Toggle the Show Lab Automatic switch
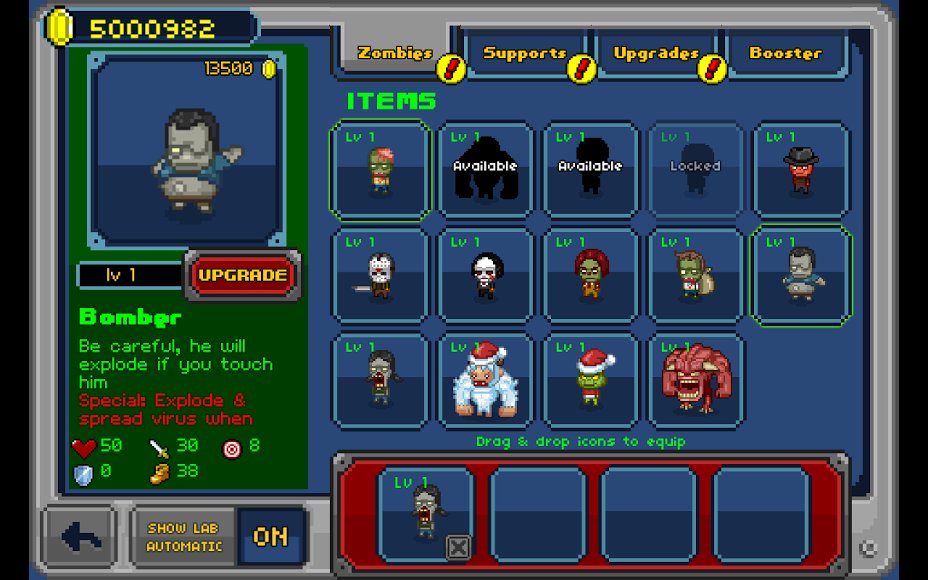 pyautogui.click(x=270, y=537)
